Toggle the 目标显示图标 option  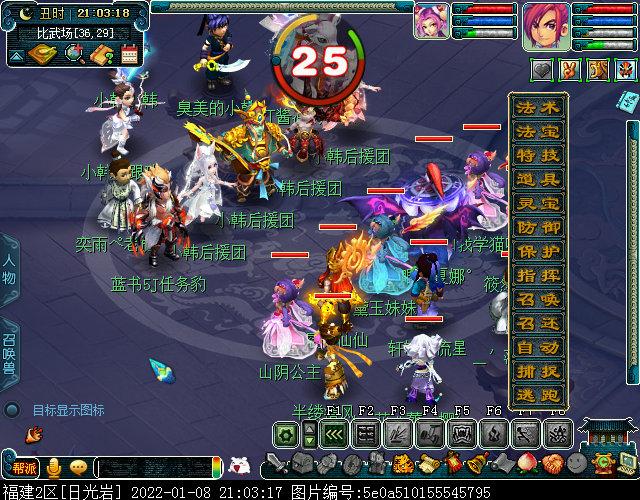pyautogui.click(x=12, y=410)
